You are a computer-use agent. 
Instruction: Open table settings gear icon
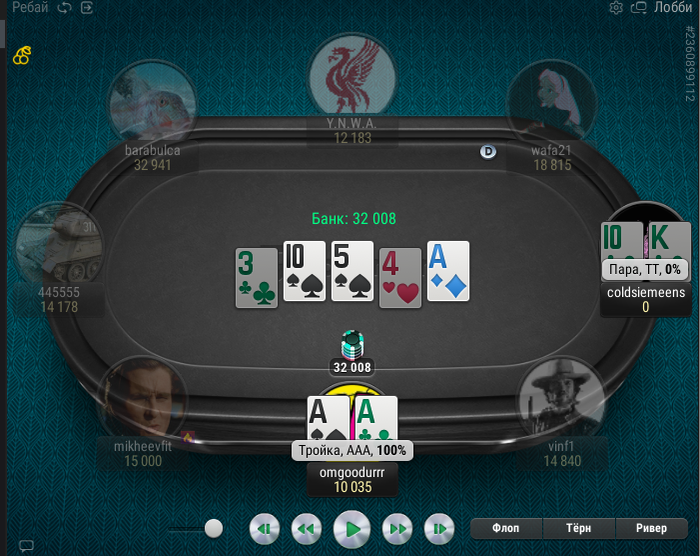tap(616, 8)
